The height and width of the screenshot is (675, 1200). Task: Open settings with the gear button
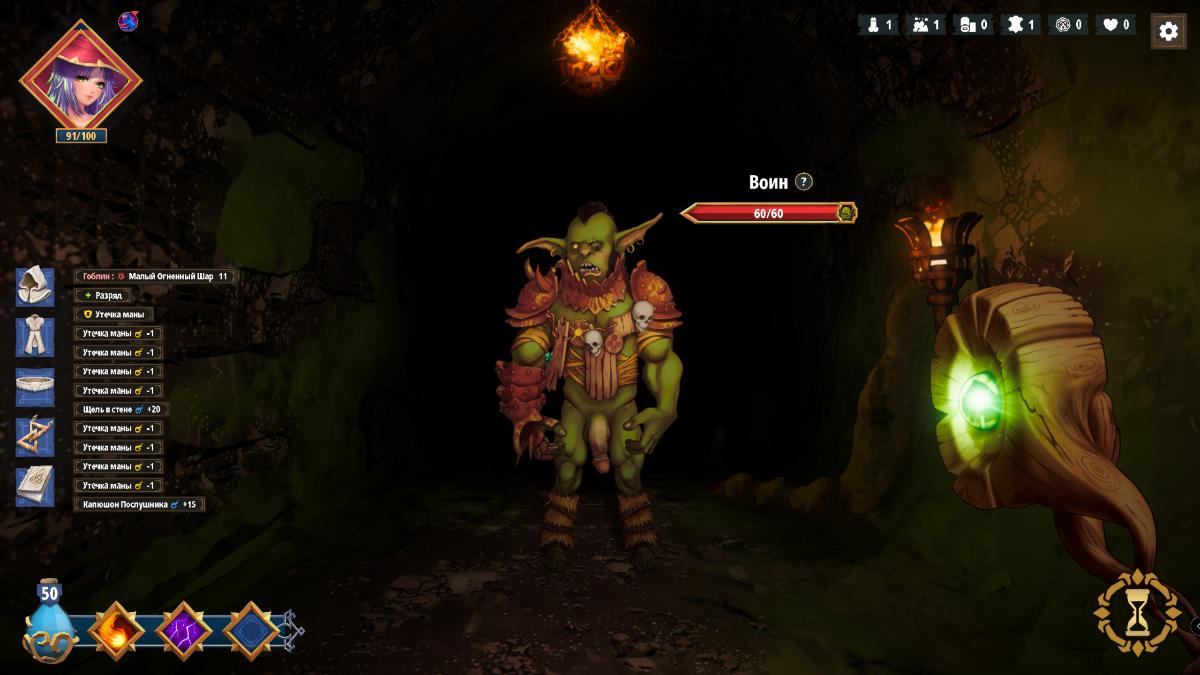1168,31
